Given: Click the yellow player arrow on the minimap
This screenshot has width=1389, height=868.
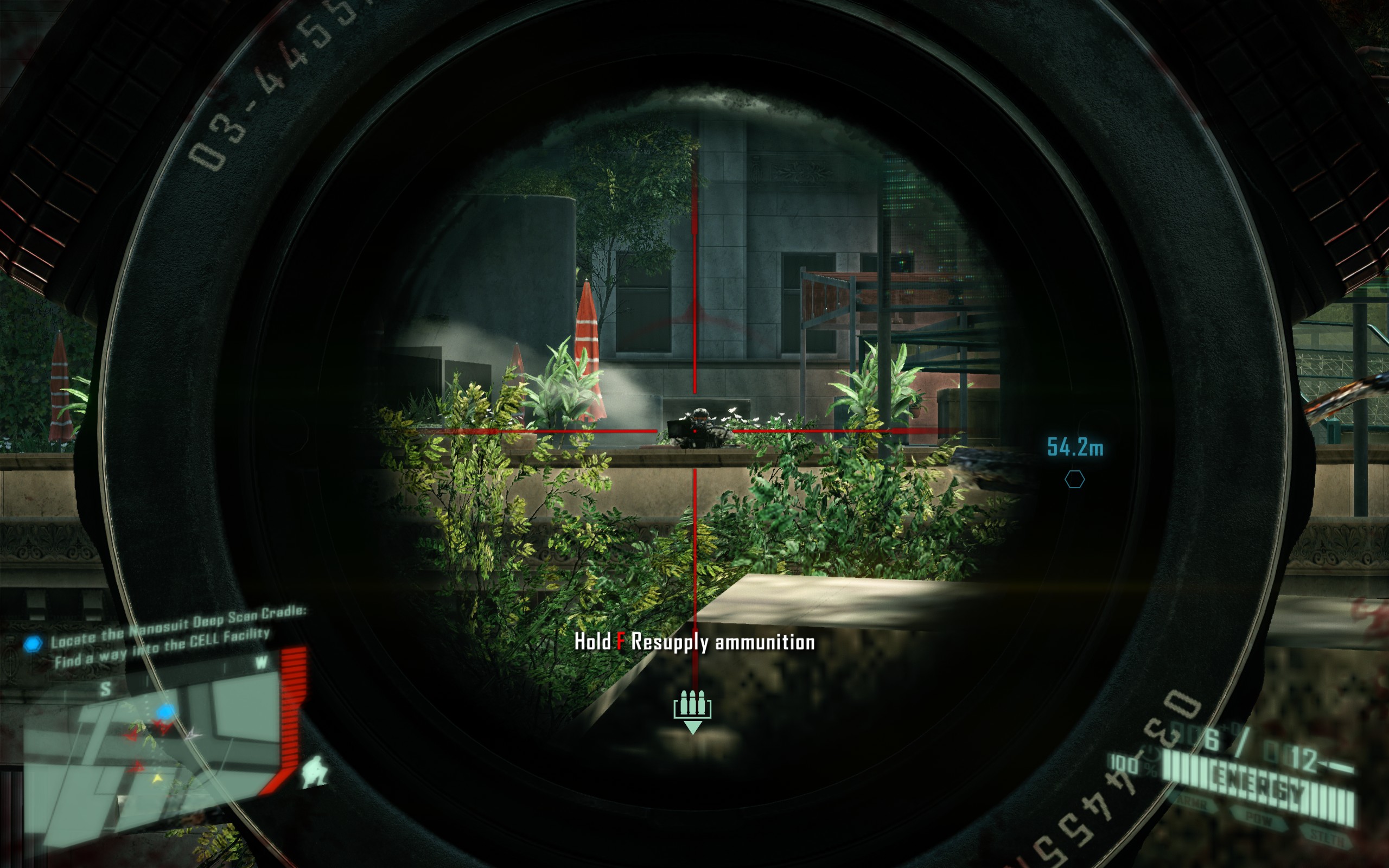Looking at the screenshot, I should [156, 779].
